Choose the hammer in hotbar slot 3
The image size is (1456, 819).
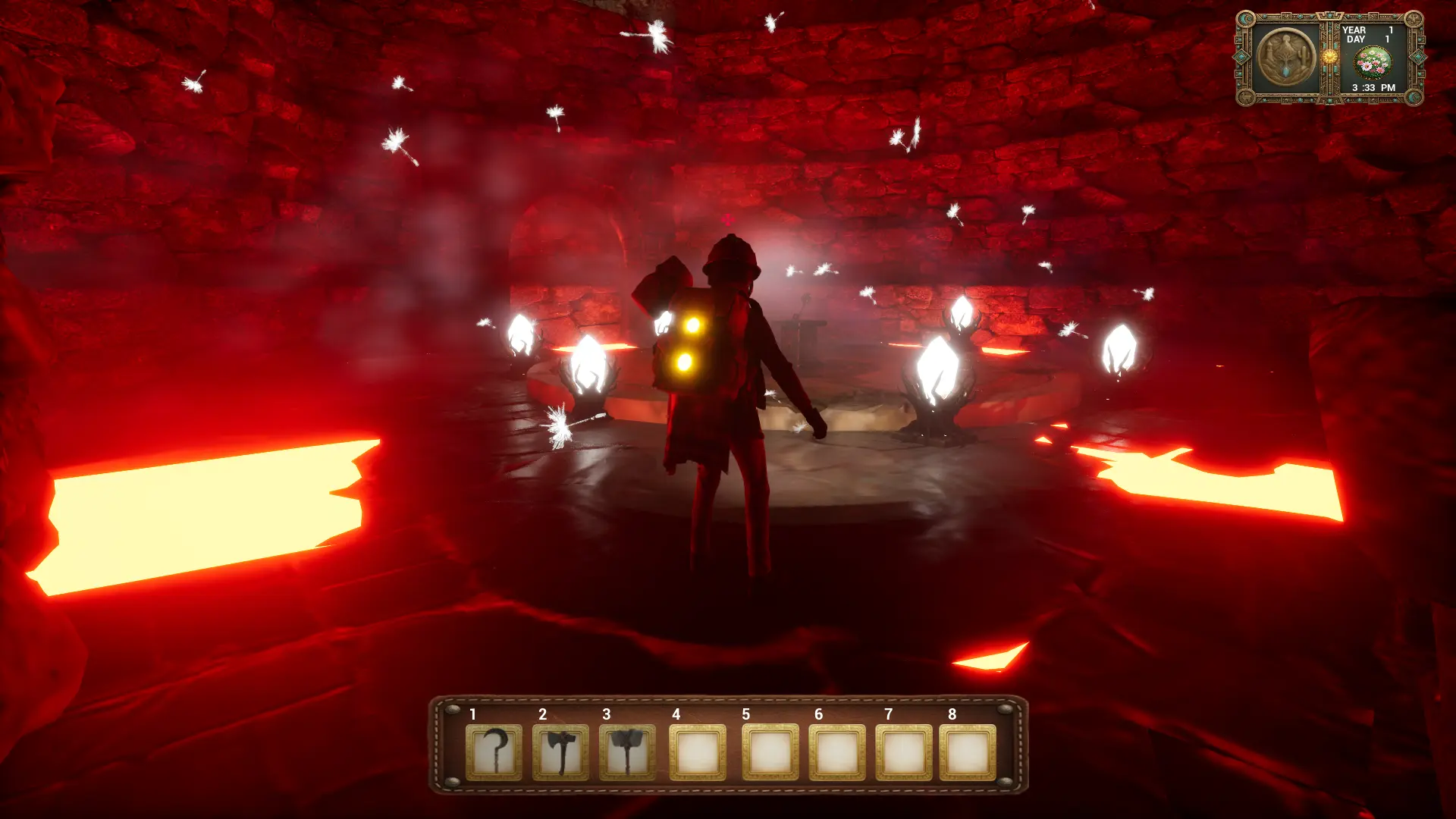[x=627, y=752]
